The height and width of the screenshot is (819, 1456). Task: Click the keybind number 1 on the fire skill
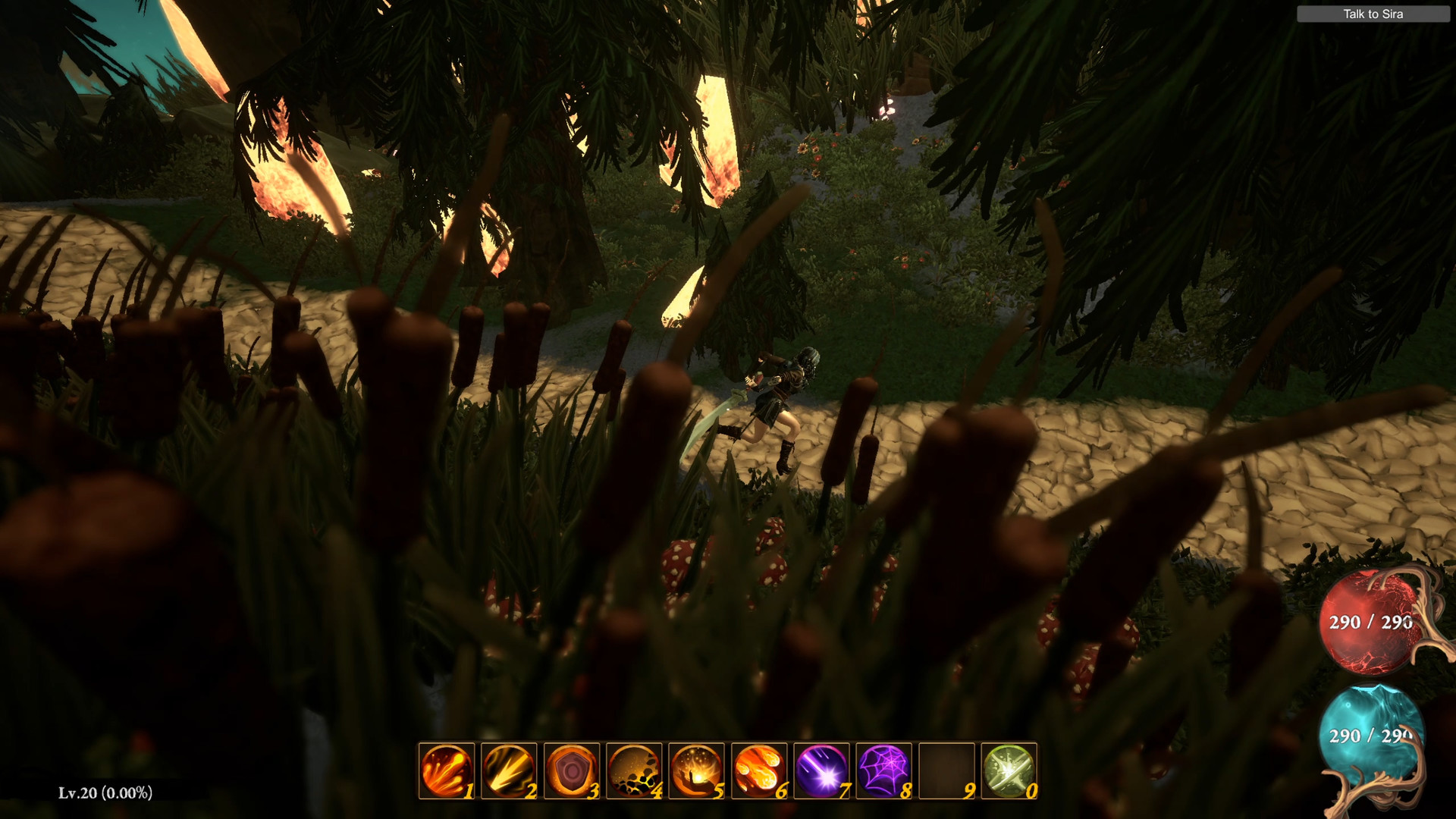point(468,792)
